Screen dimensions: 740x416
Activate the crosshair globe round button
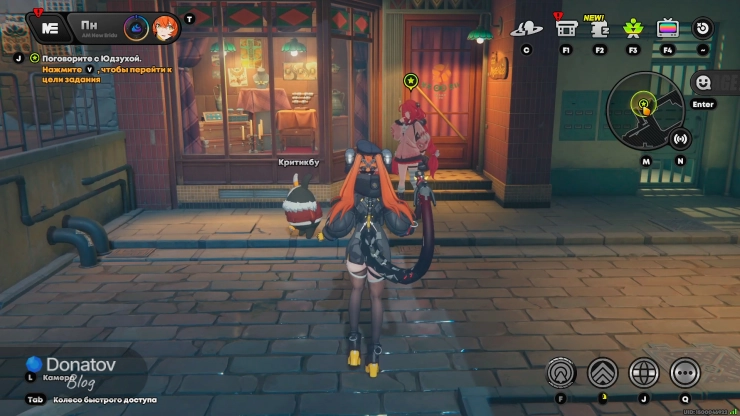[643, 373]
